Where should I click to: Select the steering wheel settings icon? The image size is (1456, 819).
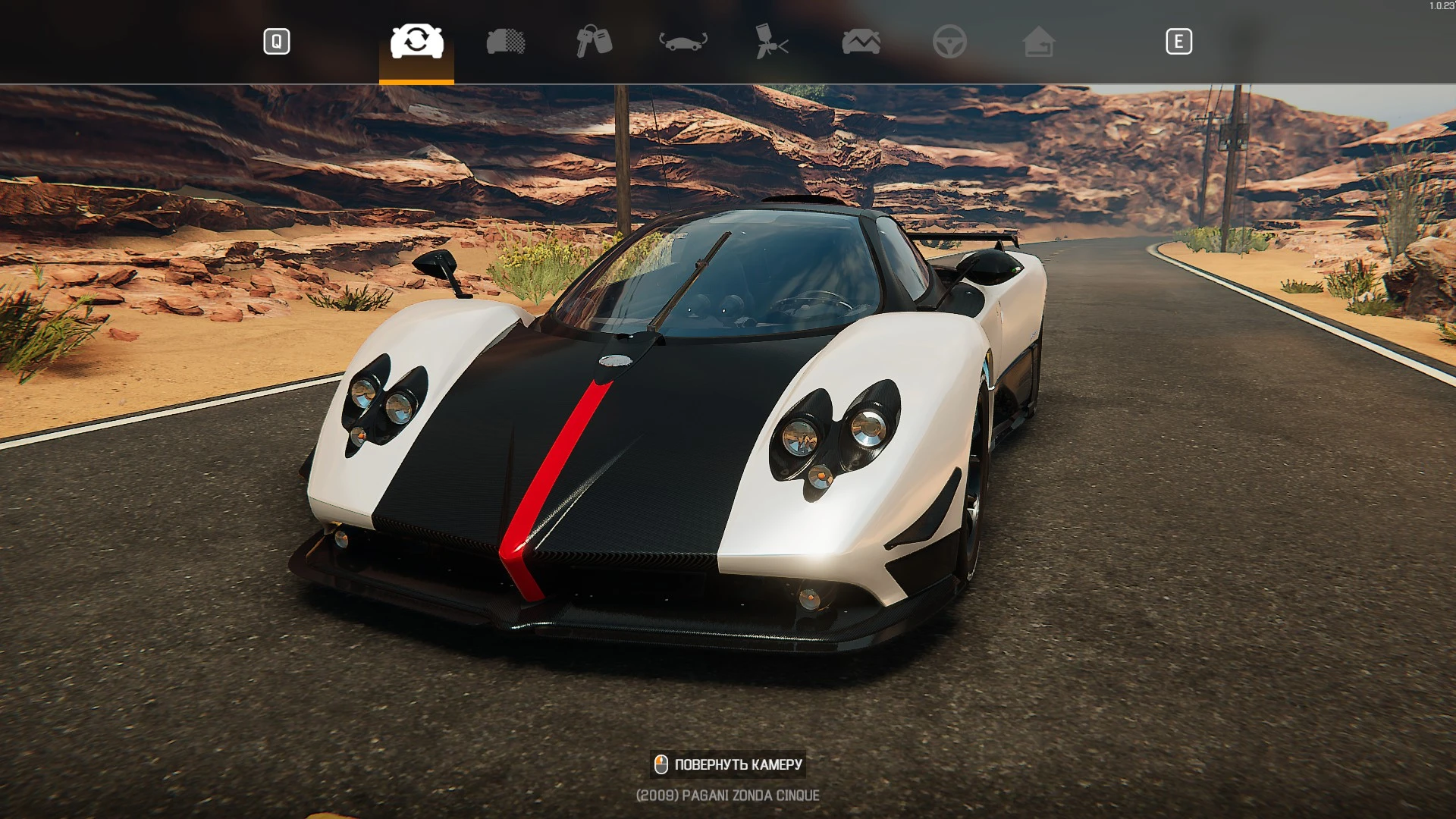pos(951,42)
